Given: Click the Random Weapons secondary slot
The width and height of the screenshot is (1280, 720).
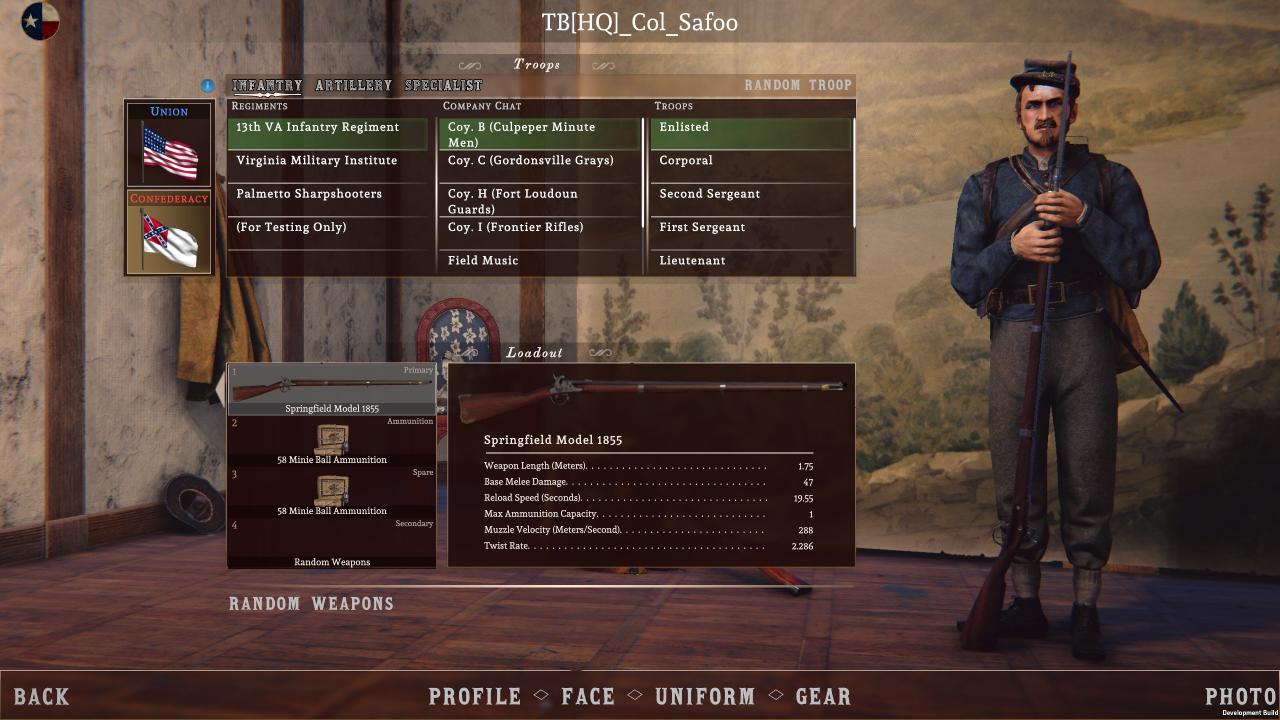Looking at the screenshot, I should click(332, 544).
